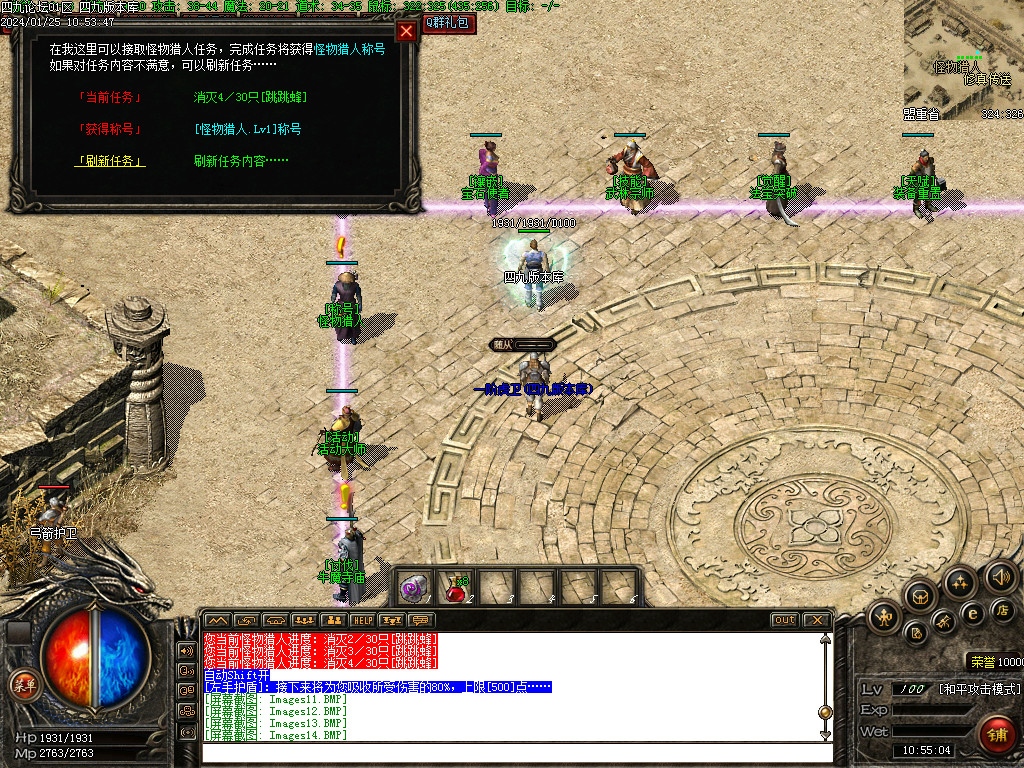Open the skills icon with three stars
This screenshot has height=768, width=1024.
pyautogui.click(x=960, y=582)
